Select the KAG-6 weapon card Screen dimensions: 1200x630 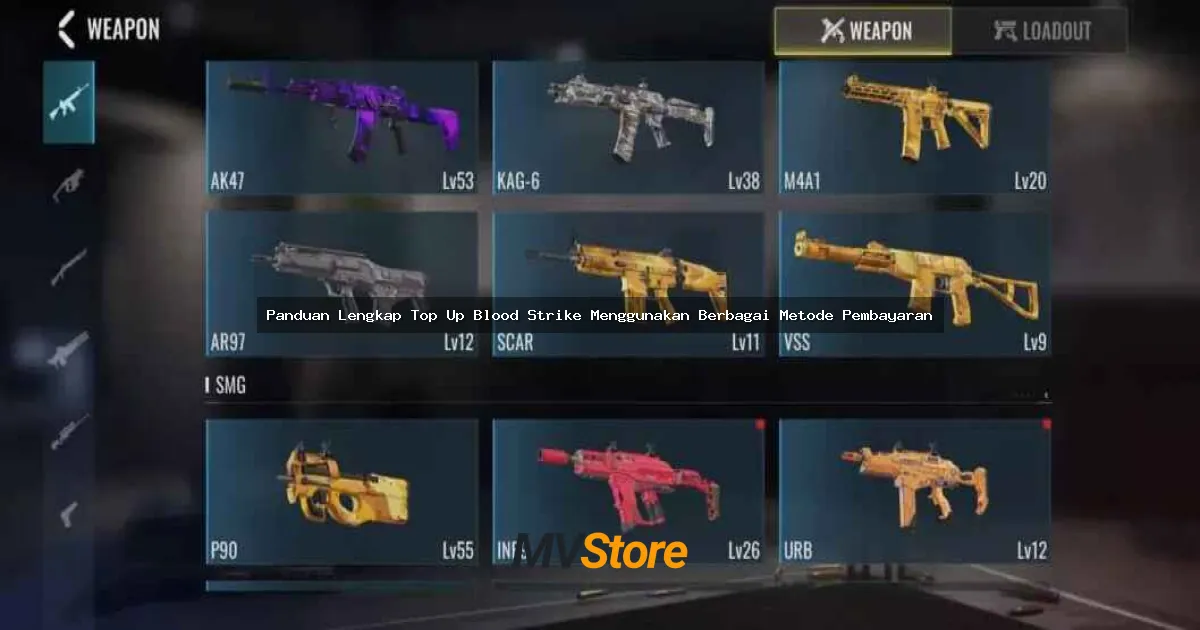click(628, 127)
